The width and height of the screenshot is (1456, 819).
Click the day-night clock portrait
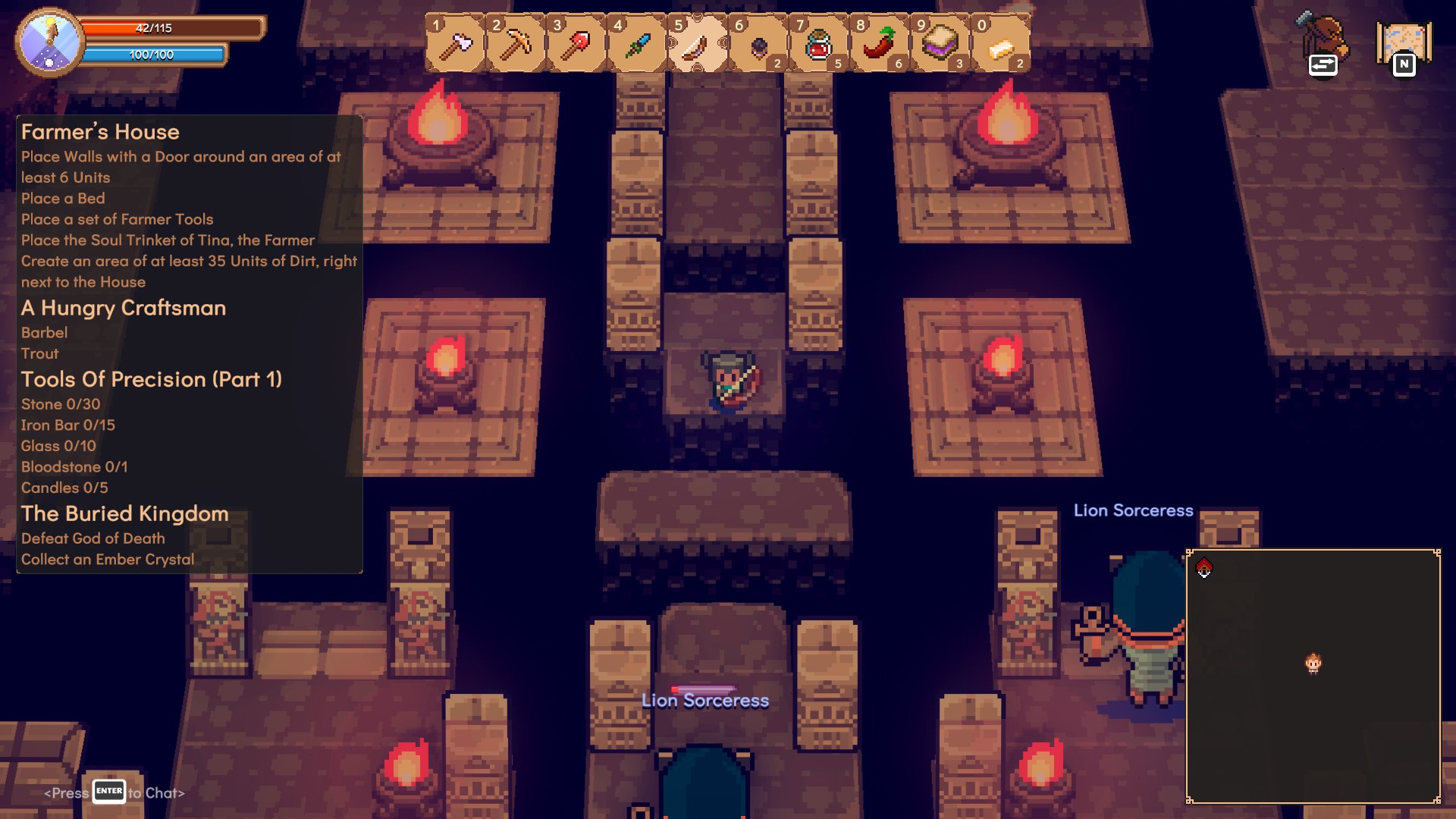click(x=50, y=42)
